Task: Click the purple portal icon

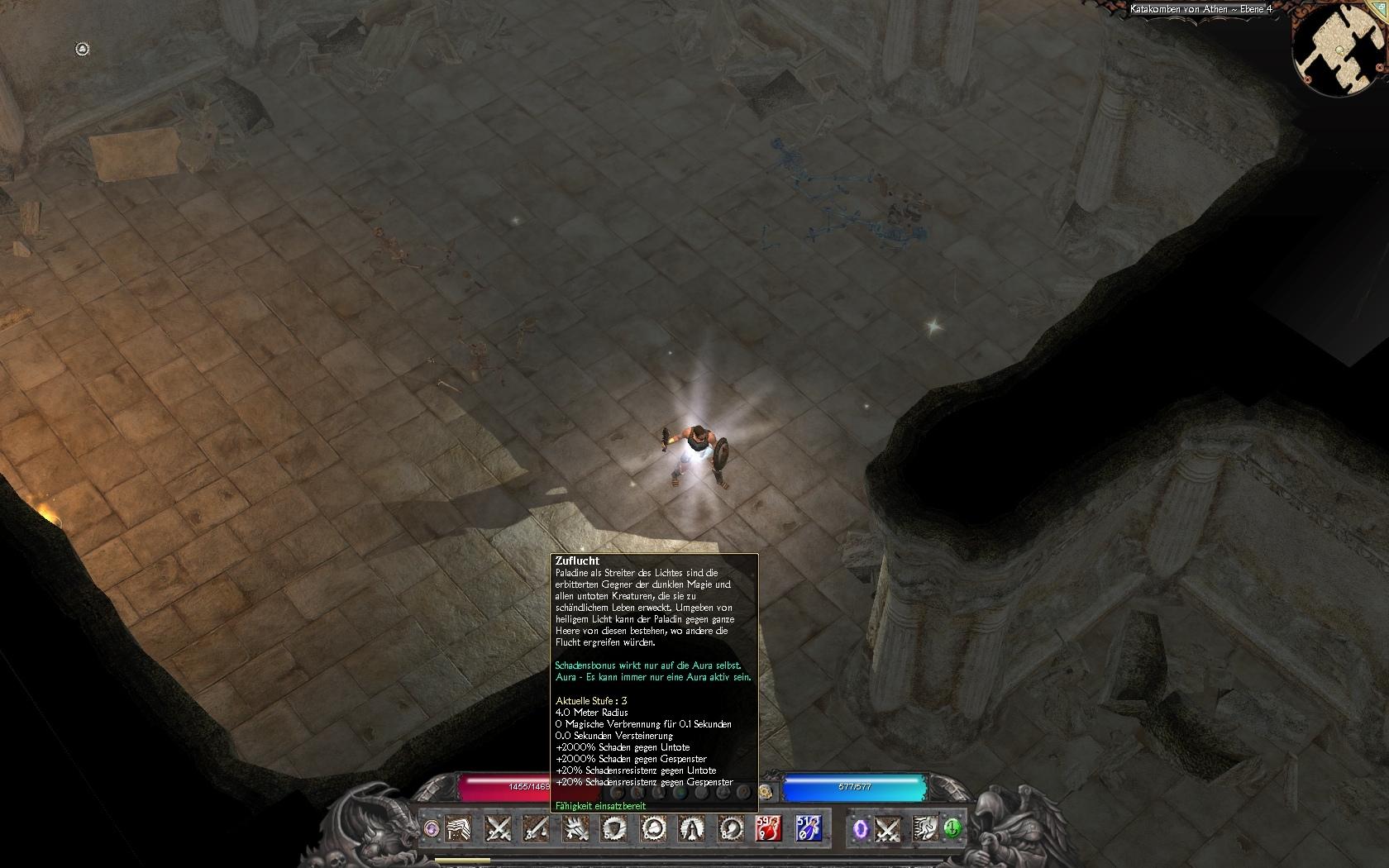Action: (x=861, y=827)
